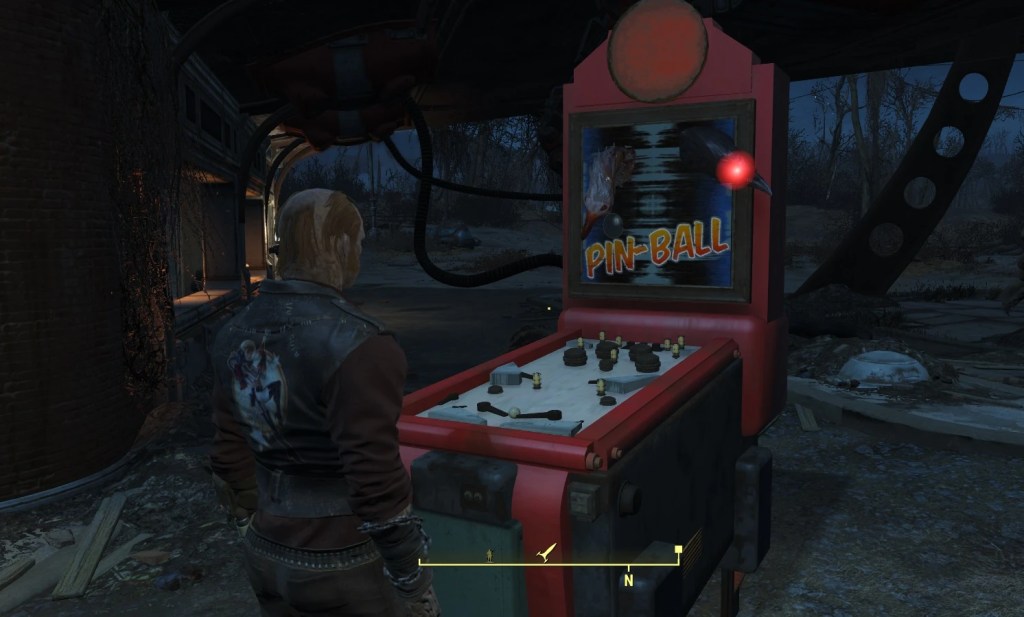Click the N north indicator on the compass
The width and height of the screenshot is (1024, 617).
click(629, 580)
